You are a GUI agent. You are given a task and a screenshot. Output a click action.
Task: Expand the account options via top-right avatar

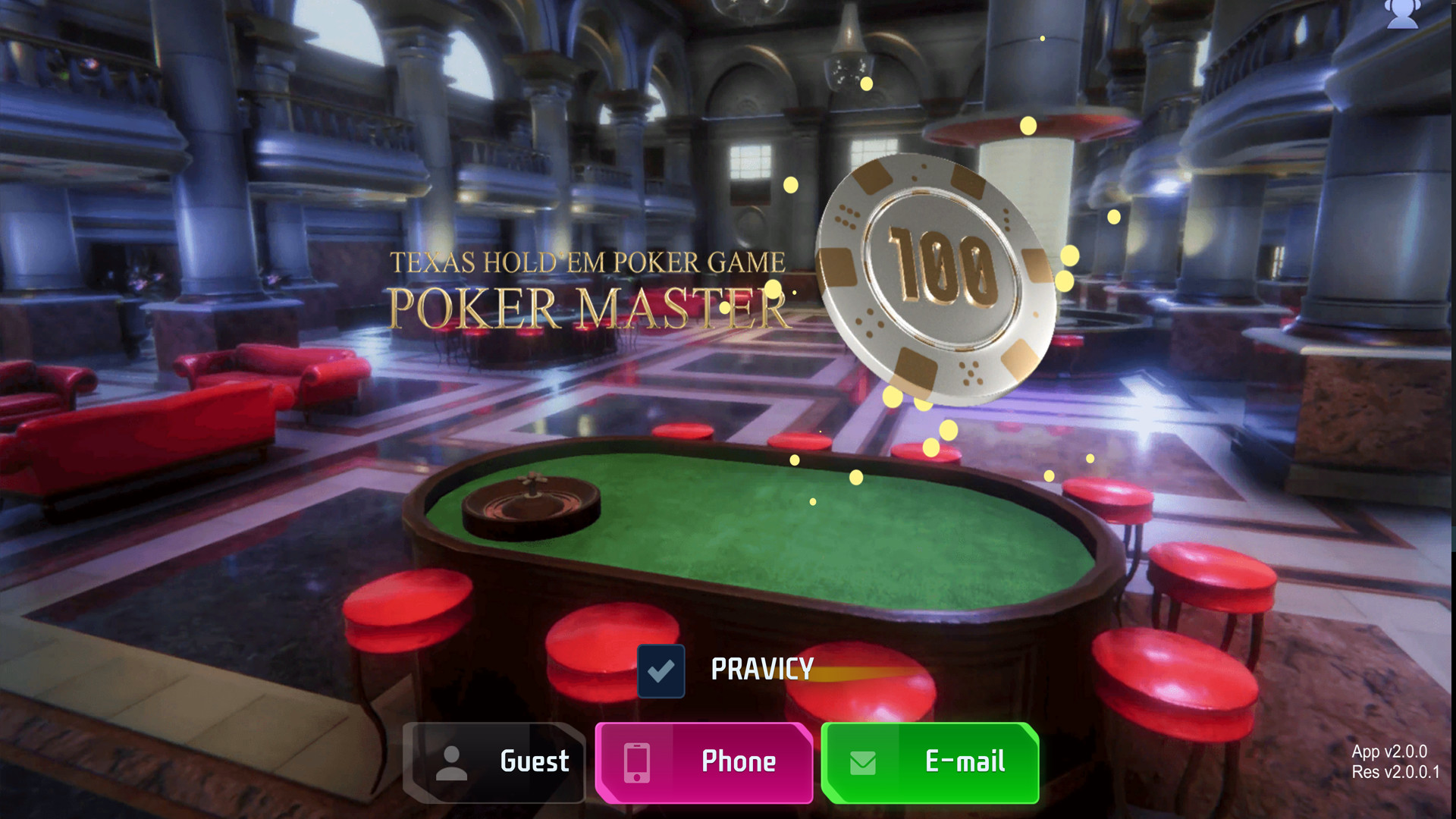1402,14
